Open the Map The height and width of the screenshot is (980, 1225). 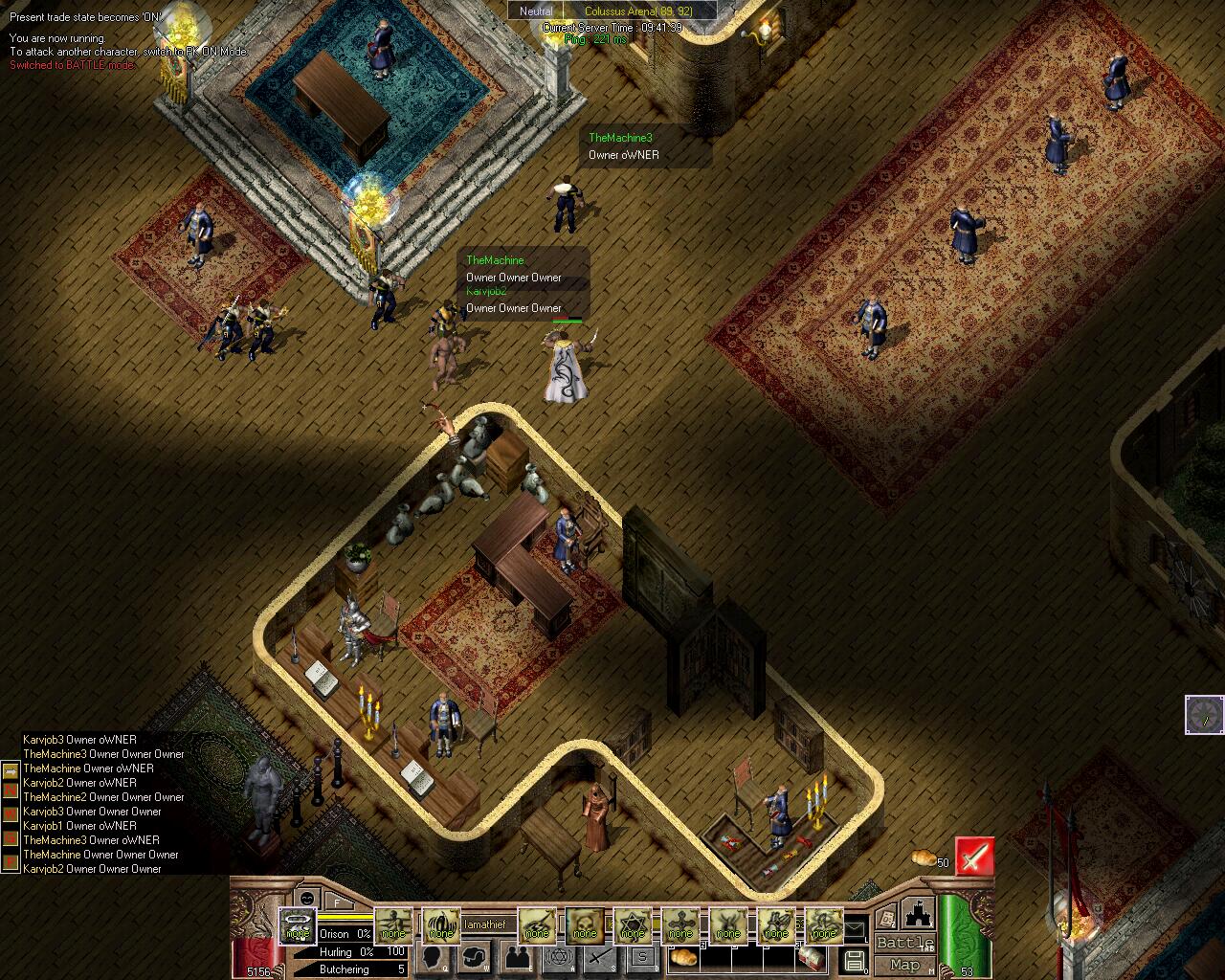pos(904,965)
